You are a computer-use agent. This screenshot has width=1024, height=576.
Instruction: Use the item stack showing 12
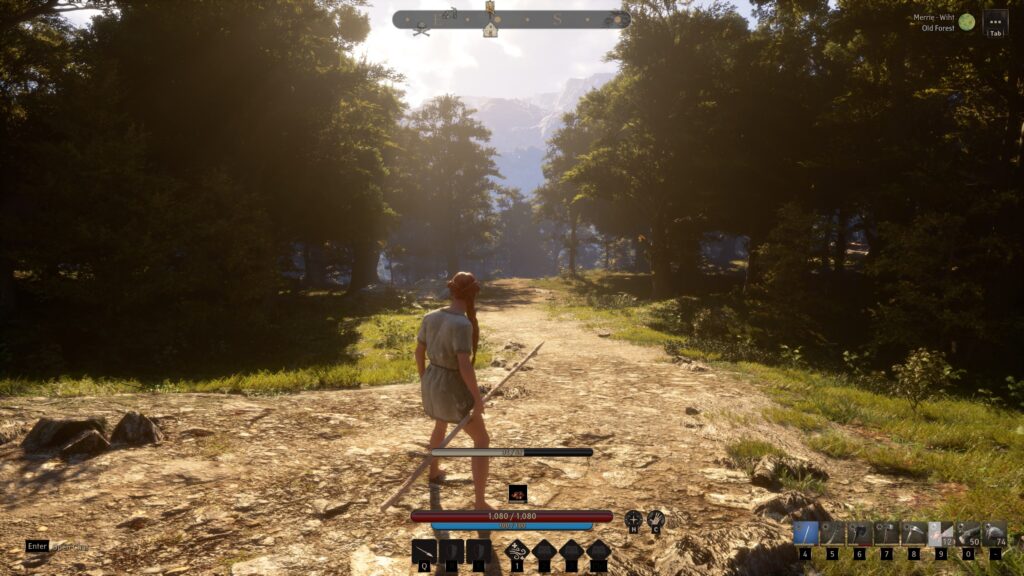coord(940,534)
